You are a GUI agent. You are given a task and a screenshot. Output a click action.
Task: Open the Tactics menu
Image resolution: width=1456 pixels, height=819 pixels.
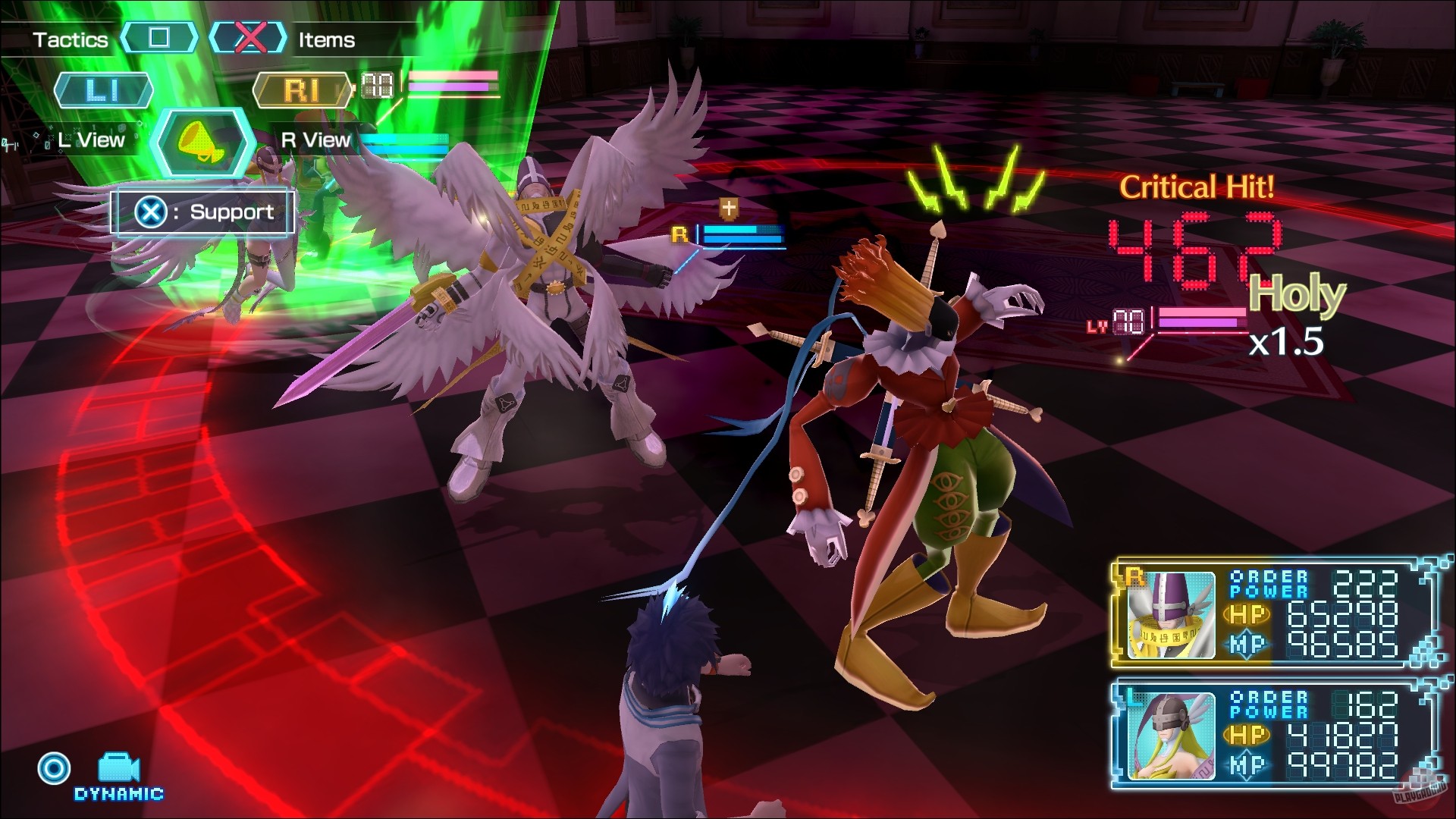70,39
